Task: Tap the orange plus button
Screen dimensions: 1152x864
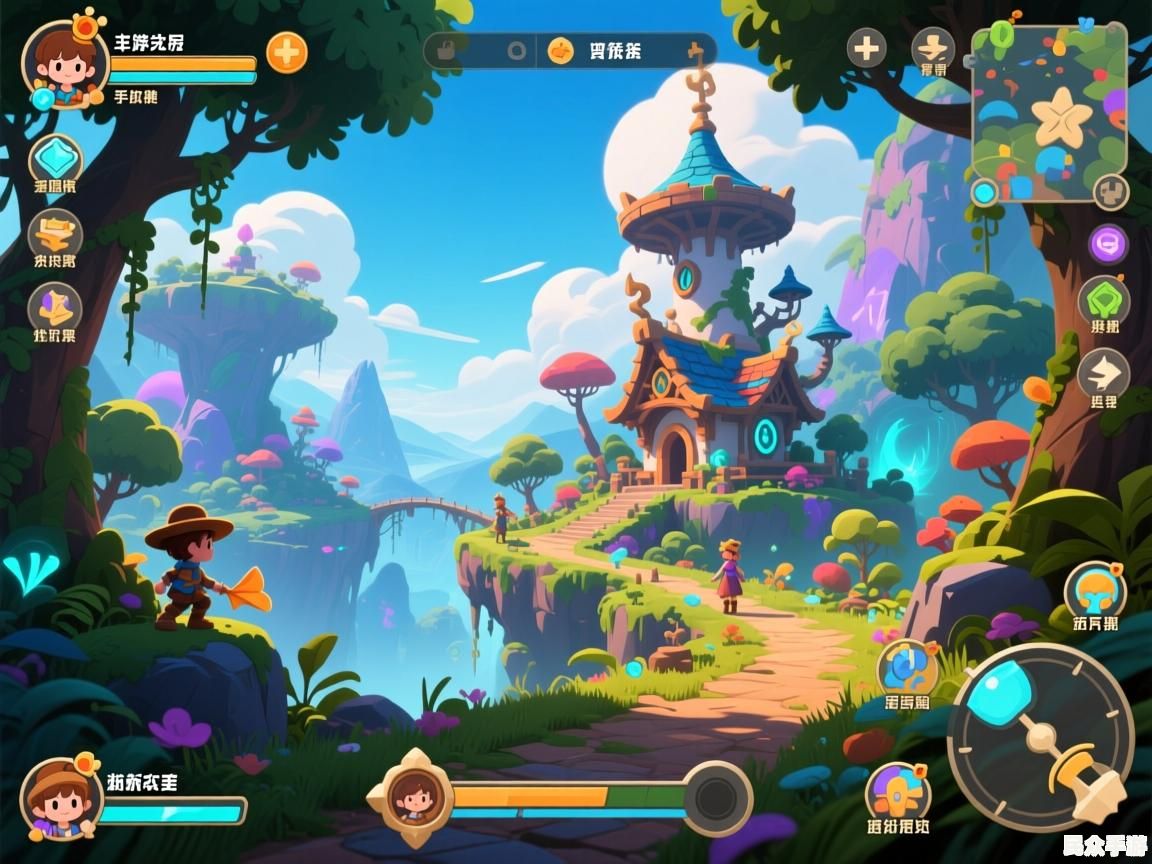Action: coord(287,52)
